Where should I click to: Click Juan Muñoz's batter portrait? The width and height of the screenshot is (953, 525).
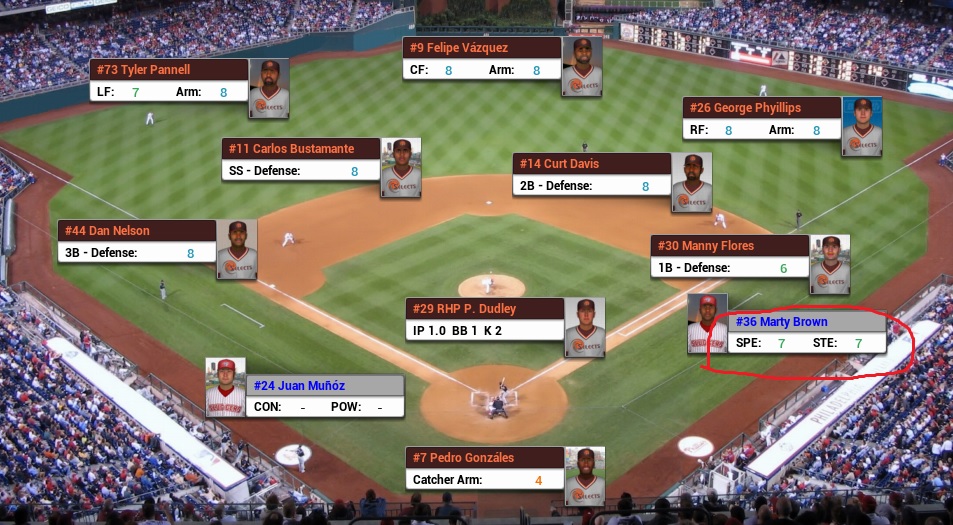(x=226, y=387)
